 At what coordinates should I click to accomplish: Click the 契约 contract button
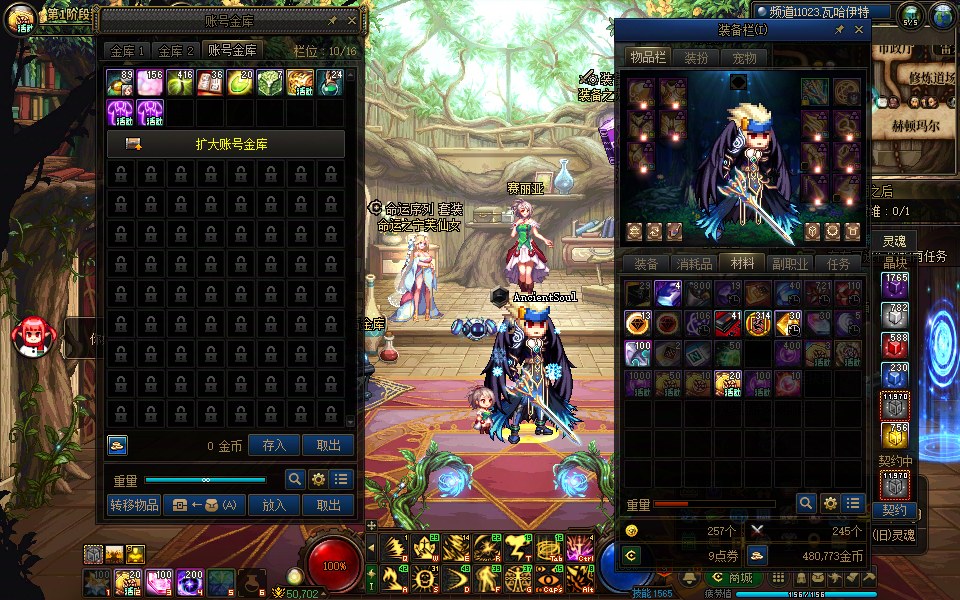coord(893,511)
